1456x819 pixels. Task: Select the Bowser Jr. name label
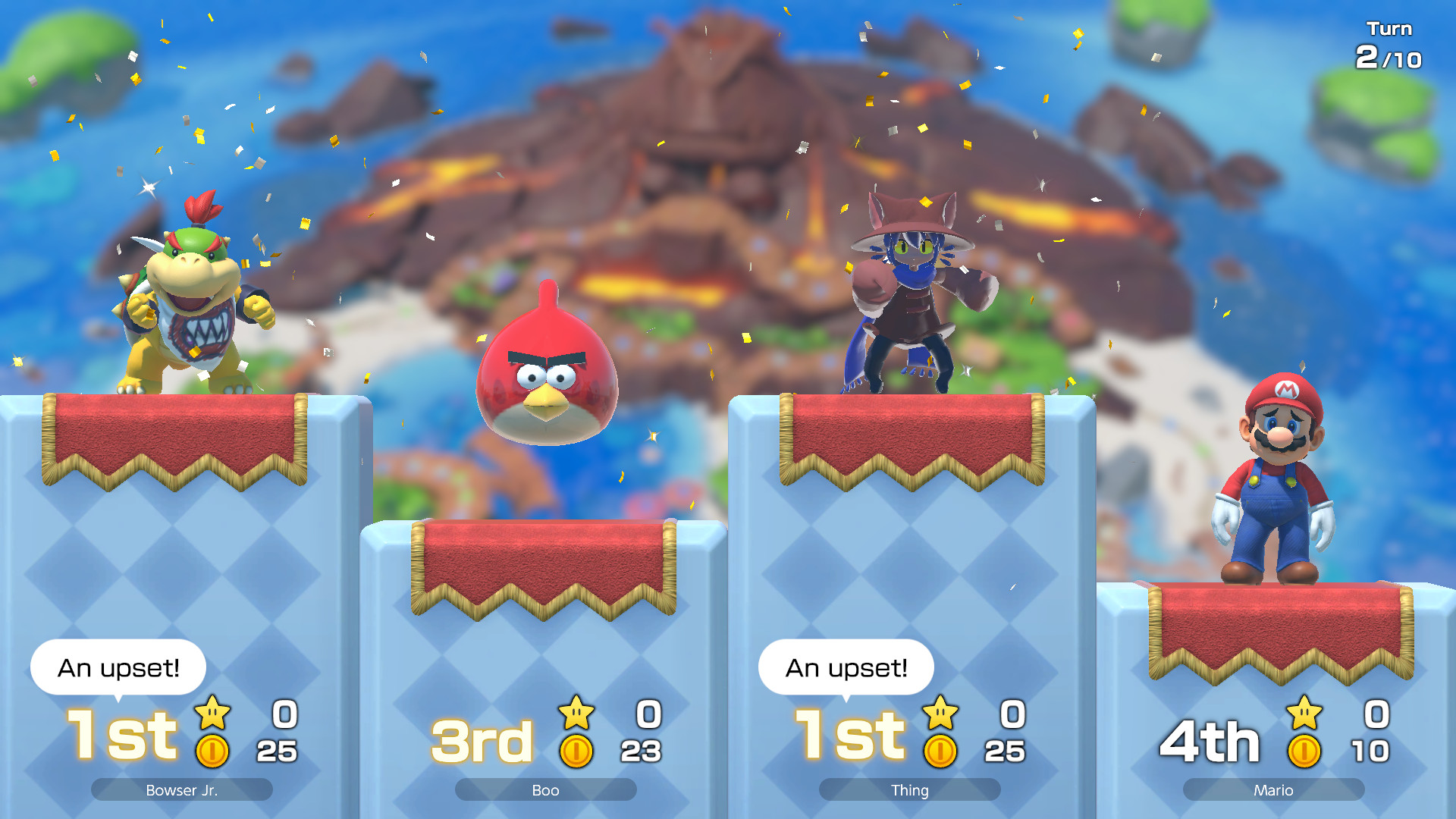[181, 789]
